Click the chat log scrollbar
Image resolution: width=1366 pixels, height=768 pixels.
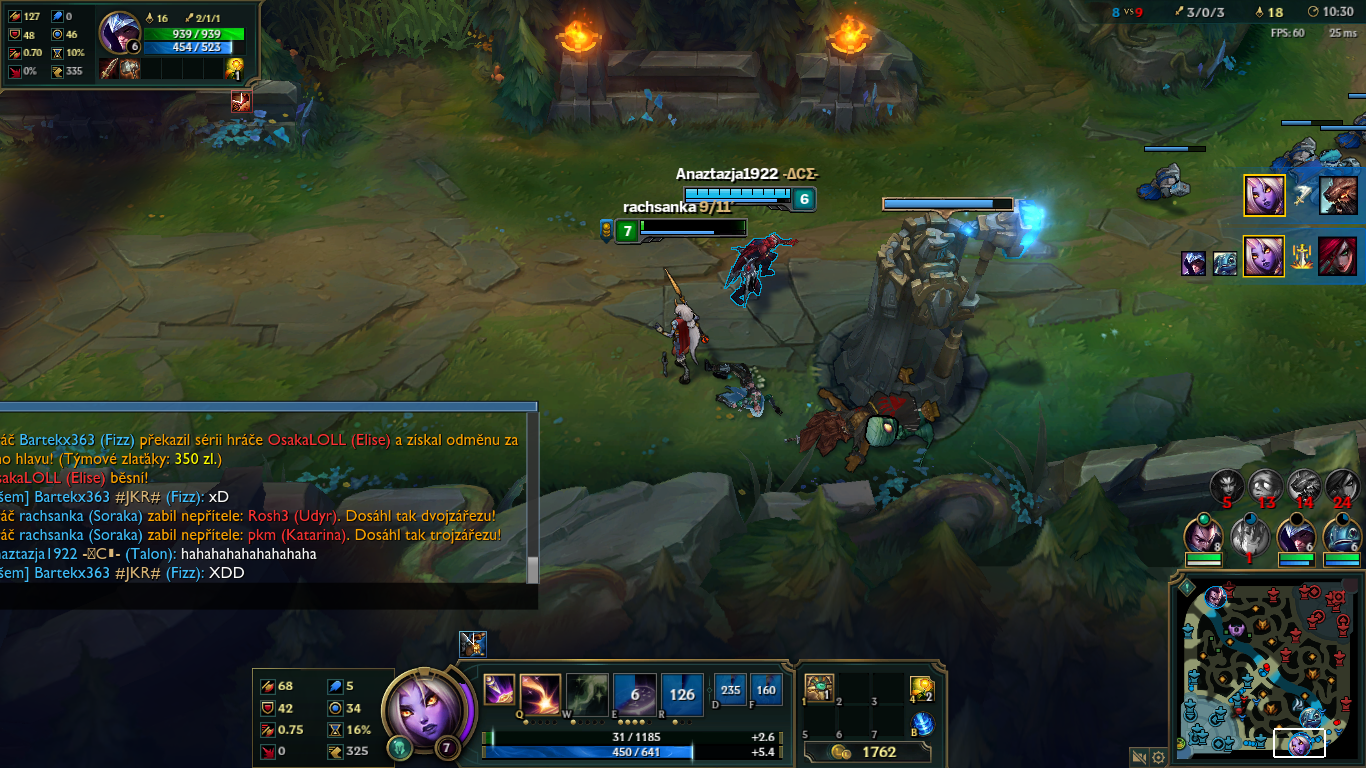(533, 569)
